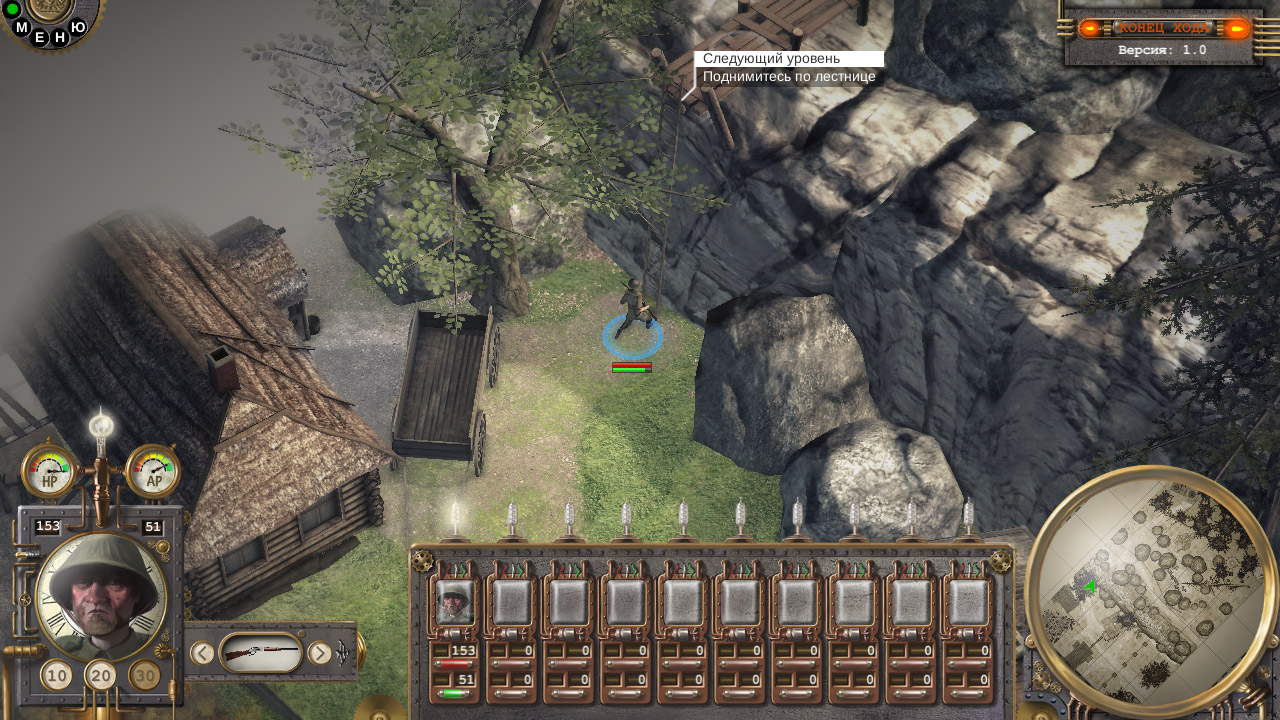Screen dimensions: 1280x720
Task: Select the rifle weapon slot
Action: (260, 653)
